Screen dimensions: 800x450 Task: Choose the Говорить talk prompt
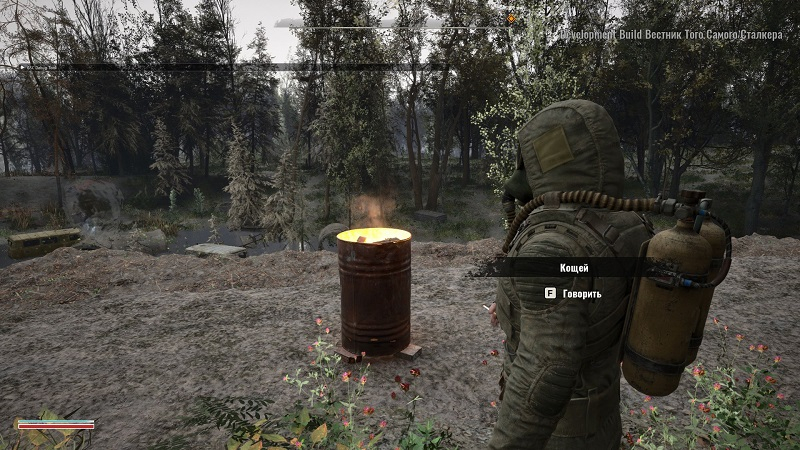(573, 294)
